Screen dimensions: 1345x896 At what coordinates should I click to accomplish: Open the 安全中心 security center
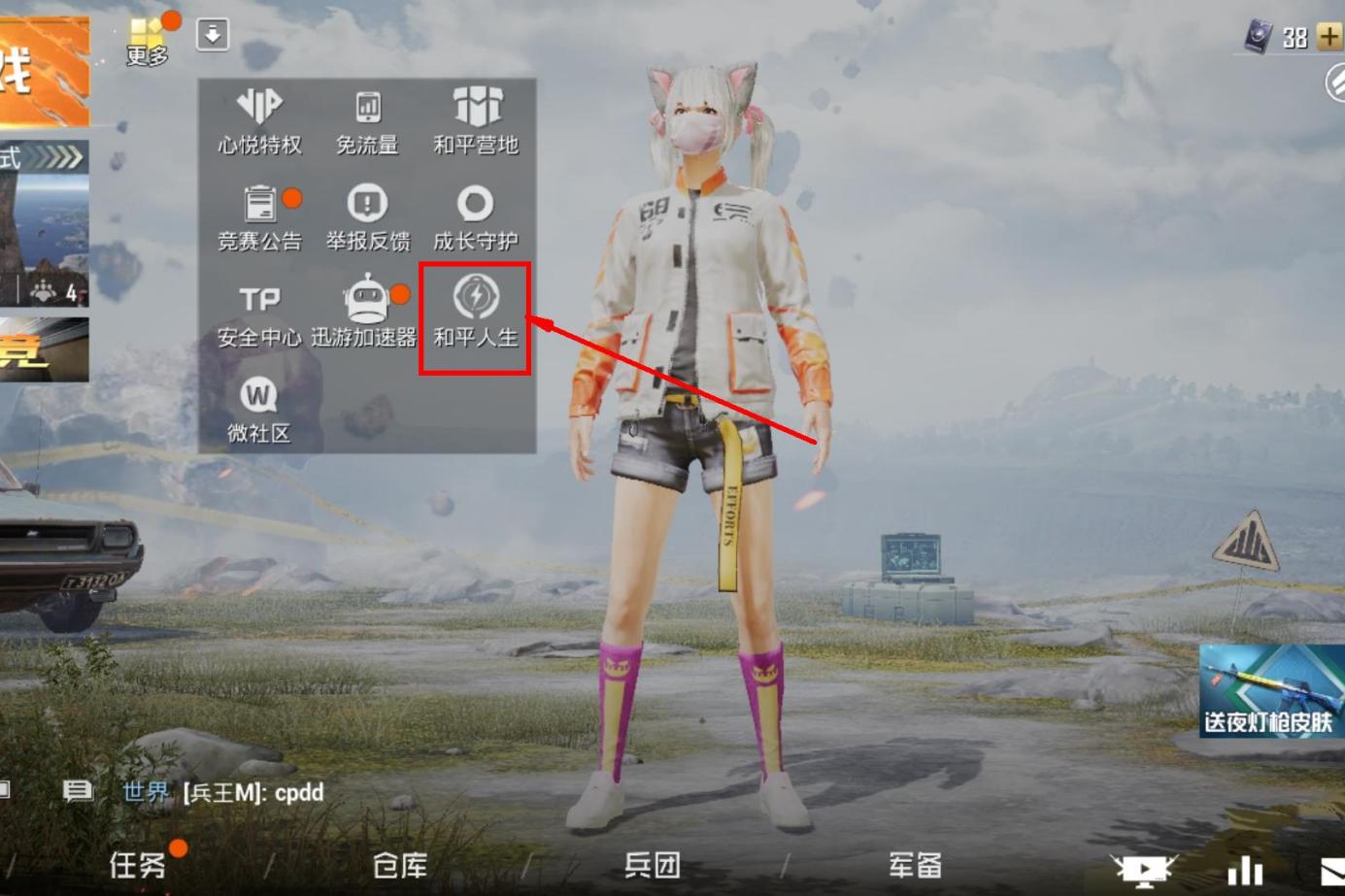click(x=259, y=315)
